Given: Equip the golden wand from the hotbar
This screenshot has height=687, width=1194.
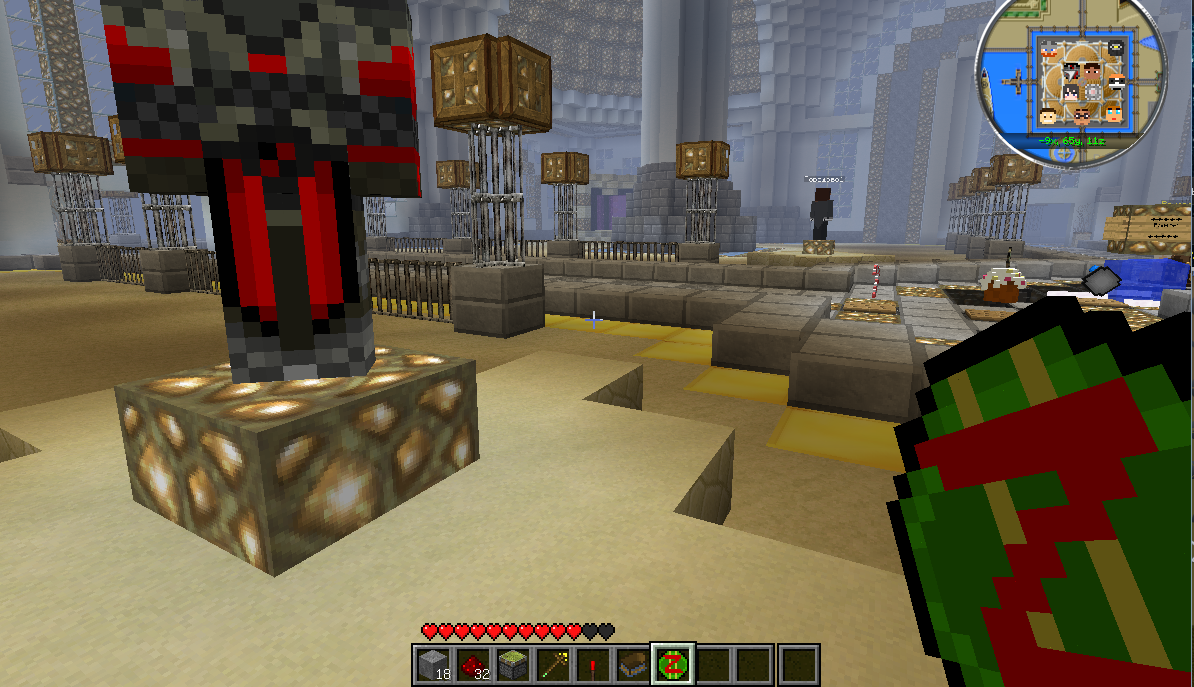Looking at the screenshot, I should click(x=553, y=664).
